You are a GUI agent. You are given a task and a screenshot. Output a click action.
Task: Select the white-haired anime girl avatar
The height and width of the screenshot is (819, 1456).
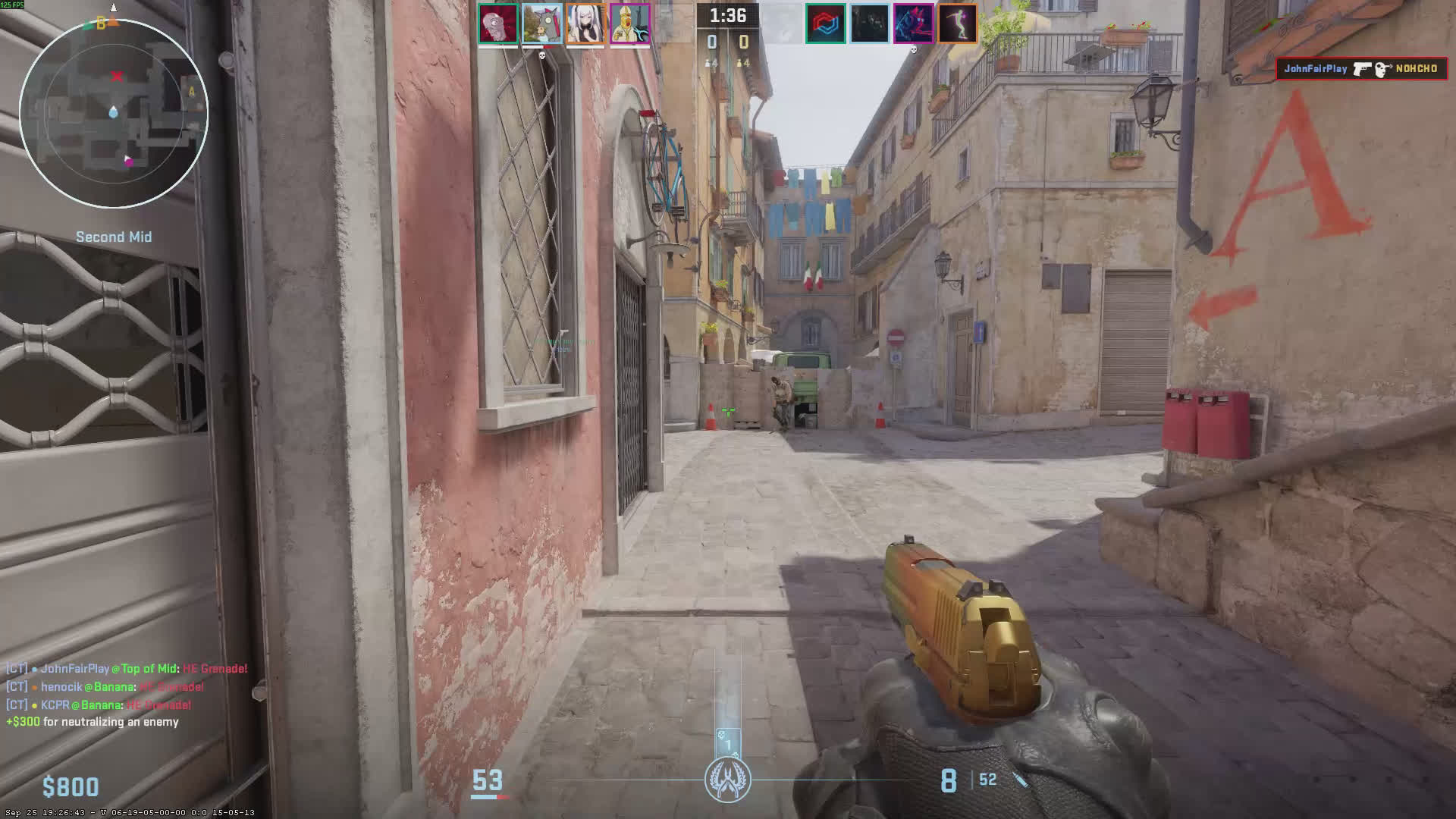click(585, 24)
